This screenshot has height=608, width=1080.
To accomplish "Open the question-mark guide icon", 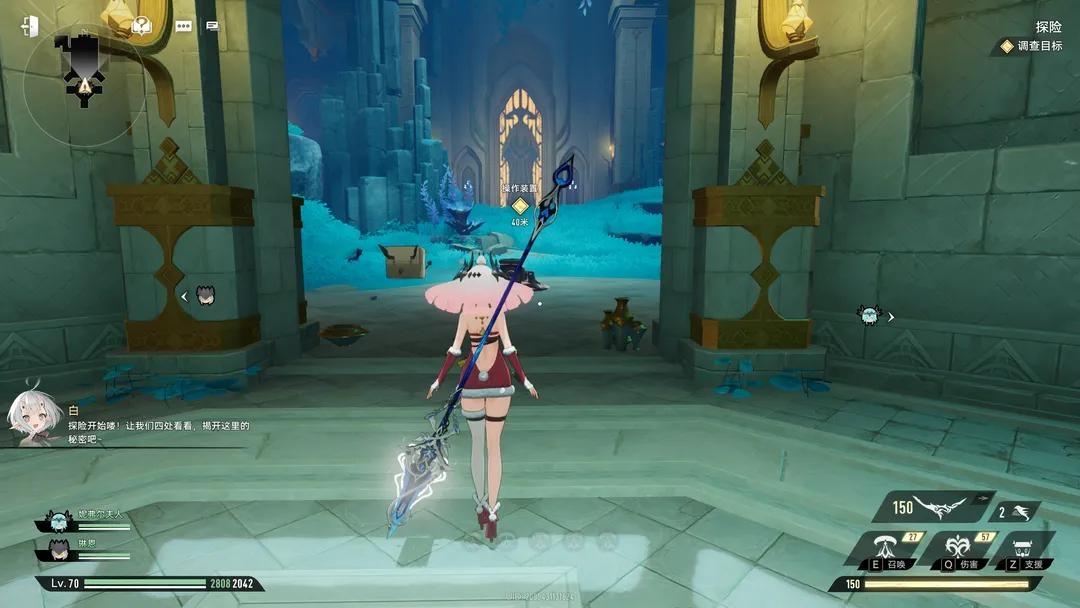I will click(x=142, y=26).
